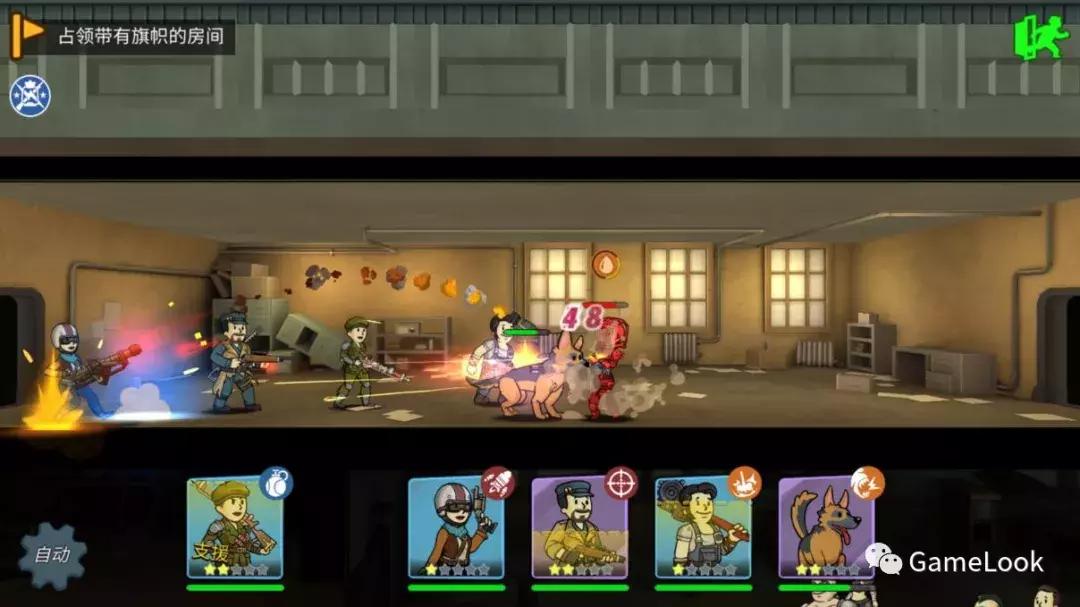The image size is (1080, 607).
Task: Pick the bazooka-carrying dweller card
Action: coord(702,528)
